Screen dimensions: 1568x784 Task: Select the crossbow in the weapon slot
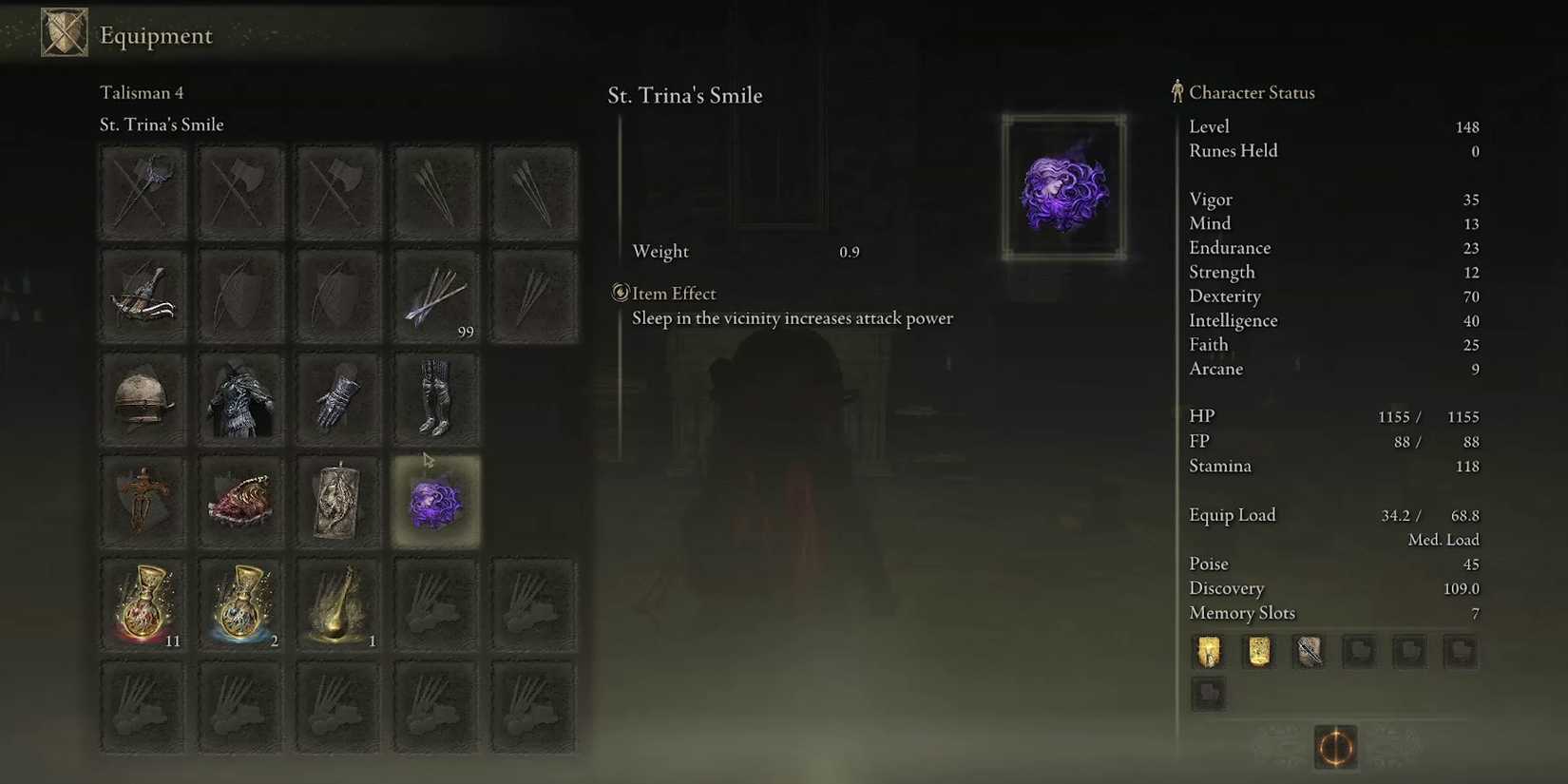pyautogui.click(x=143, y=295)
